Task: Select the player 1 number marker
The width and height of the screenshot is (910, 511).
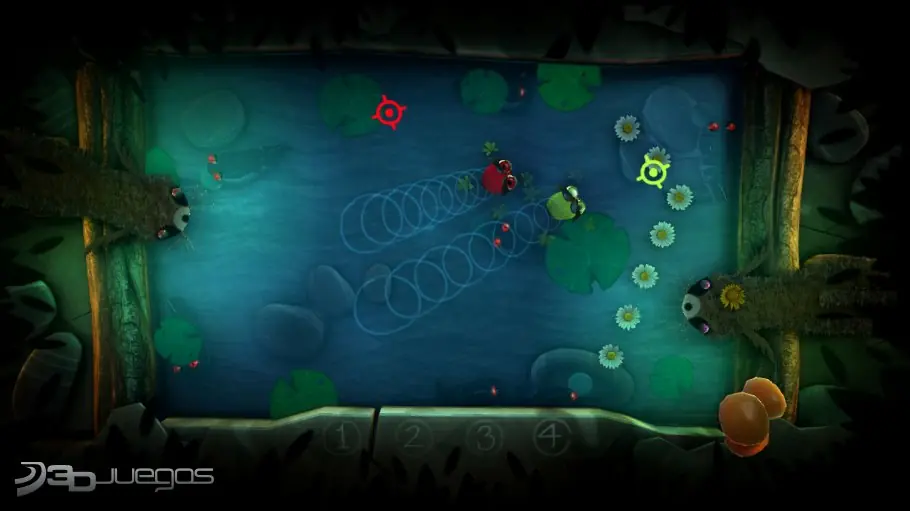Action: [344, 437]
